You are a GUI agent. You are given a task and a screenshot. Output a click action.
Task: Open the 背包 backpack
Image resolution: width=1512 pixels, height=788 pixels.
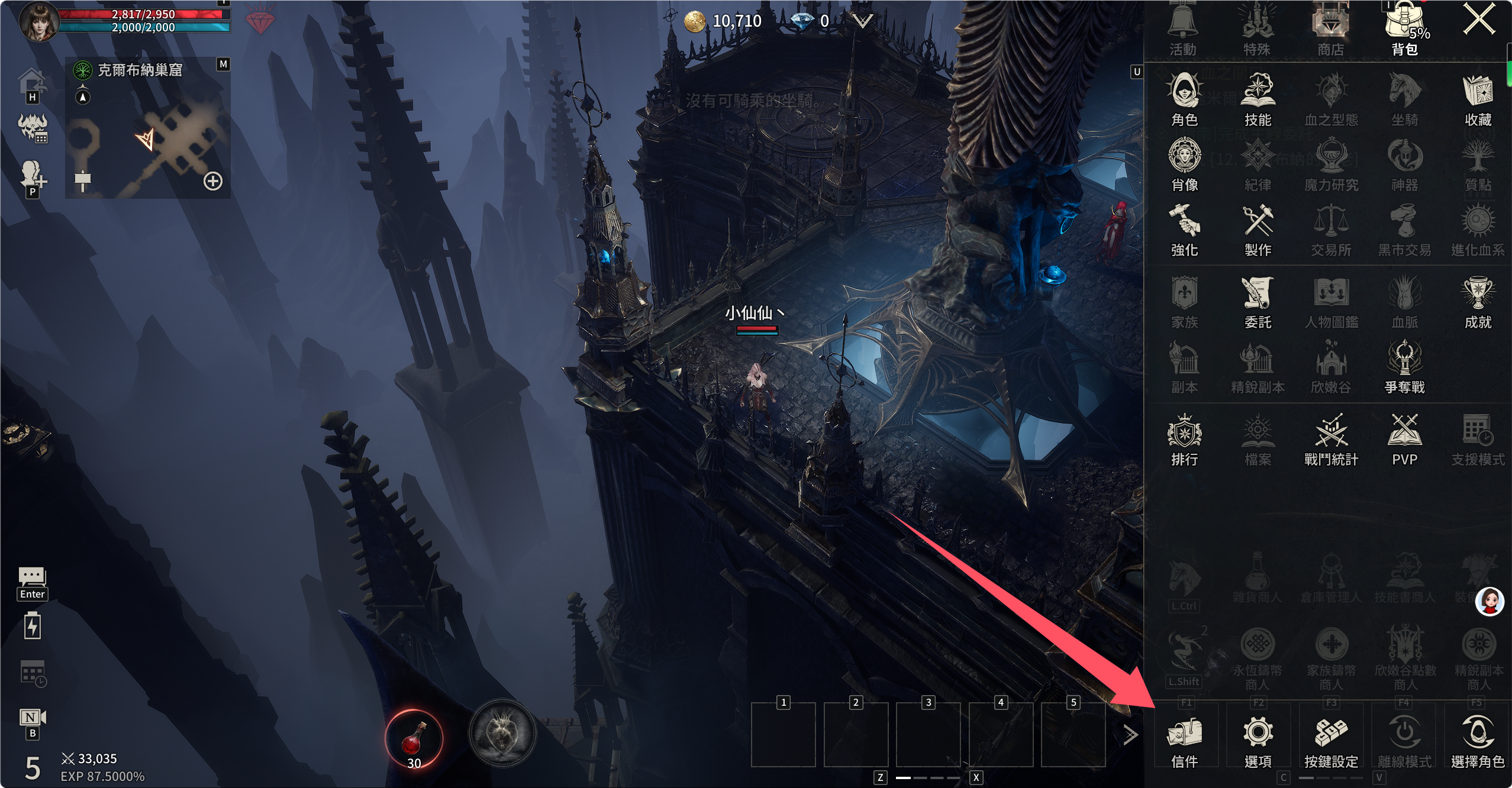pos(1405,28)
